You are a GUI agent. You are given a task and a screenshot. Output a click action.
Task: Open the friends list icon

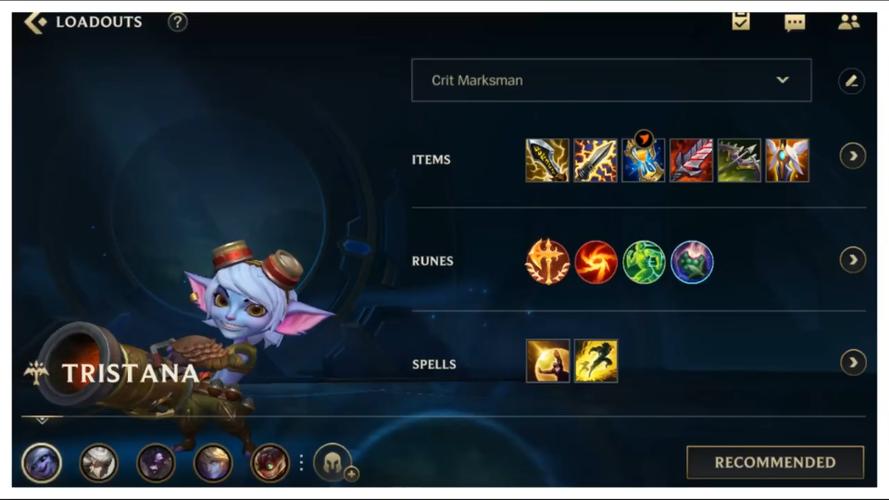(849, 22)
